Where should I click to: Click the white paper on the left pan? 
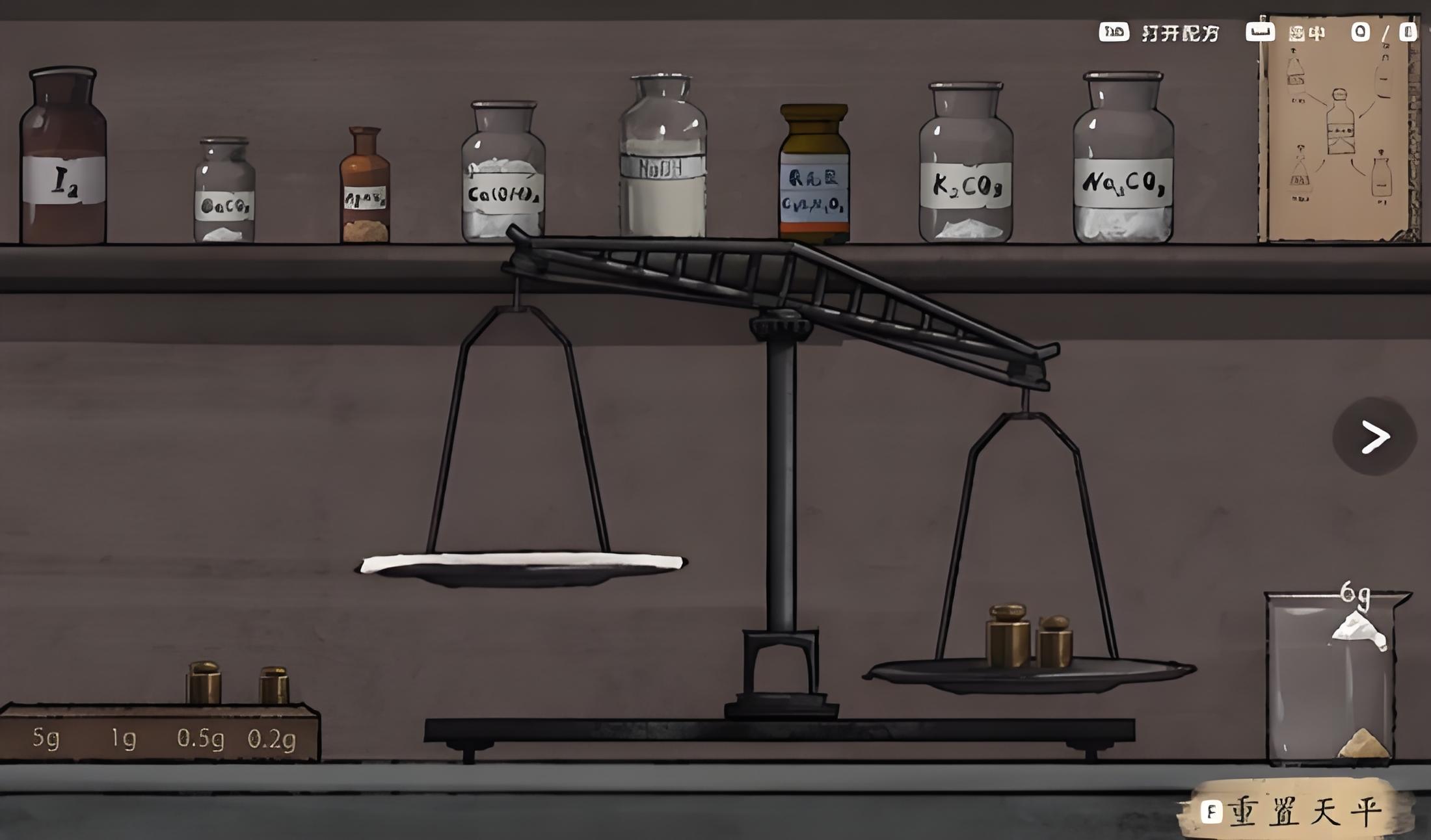pyautogui.click(x=522, y=562)
